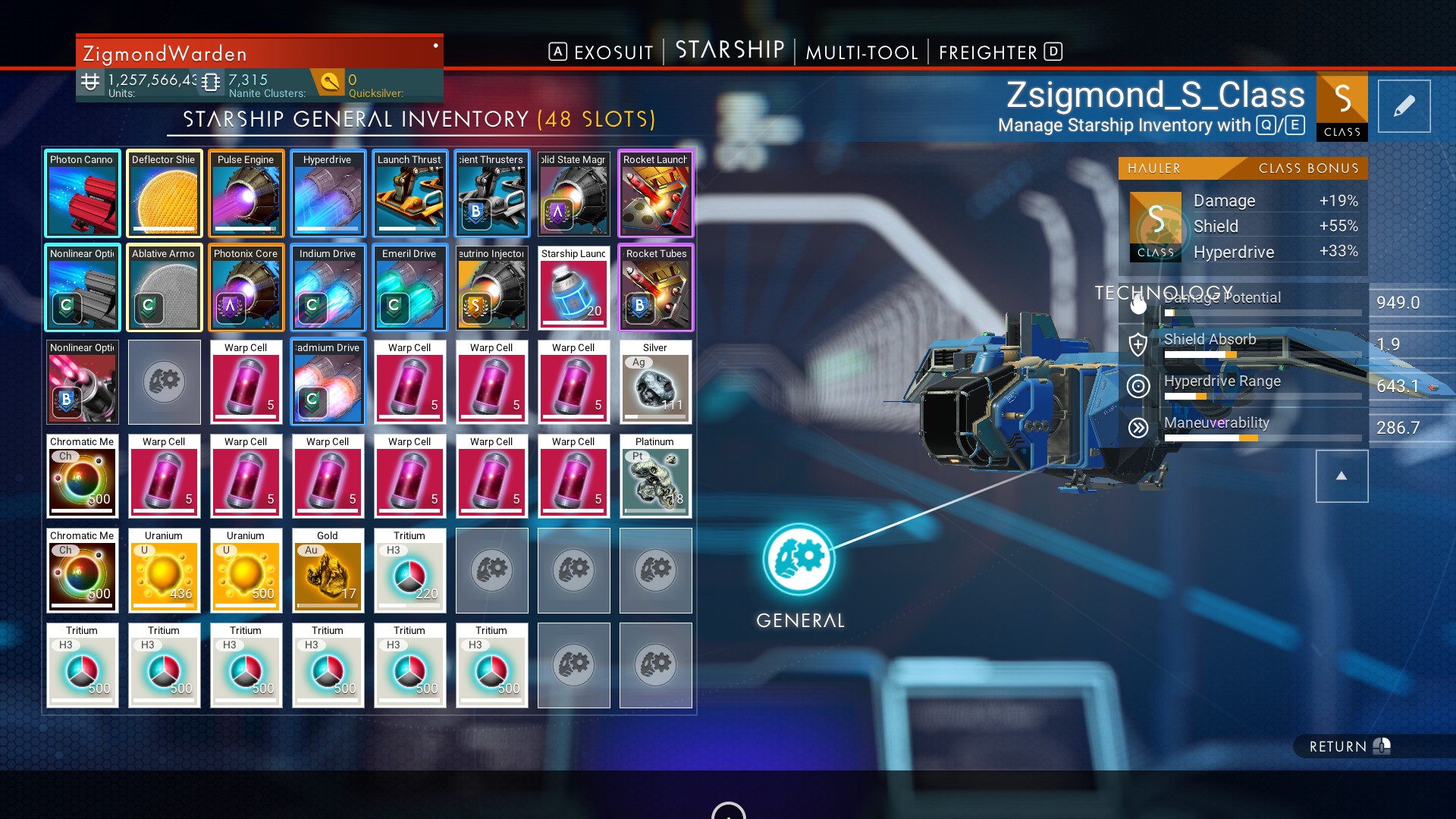Select the Photon Cannon slot
Screen dimensions: 1456x819
[82, 194]
